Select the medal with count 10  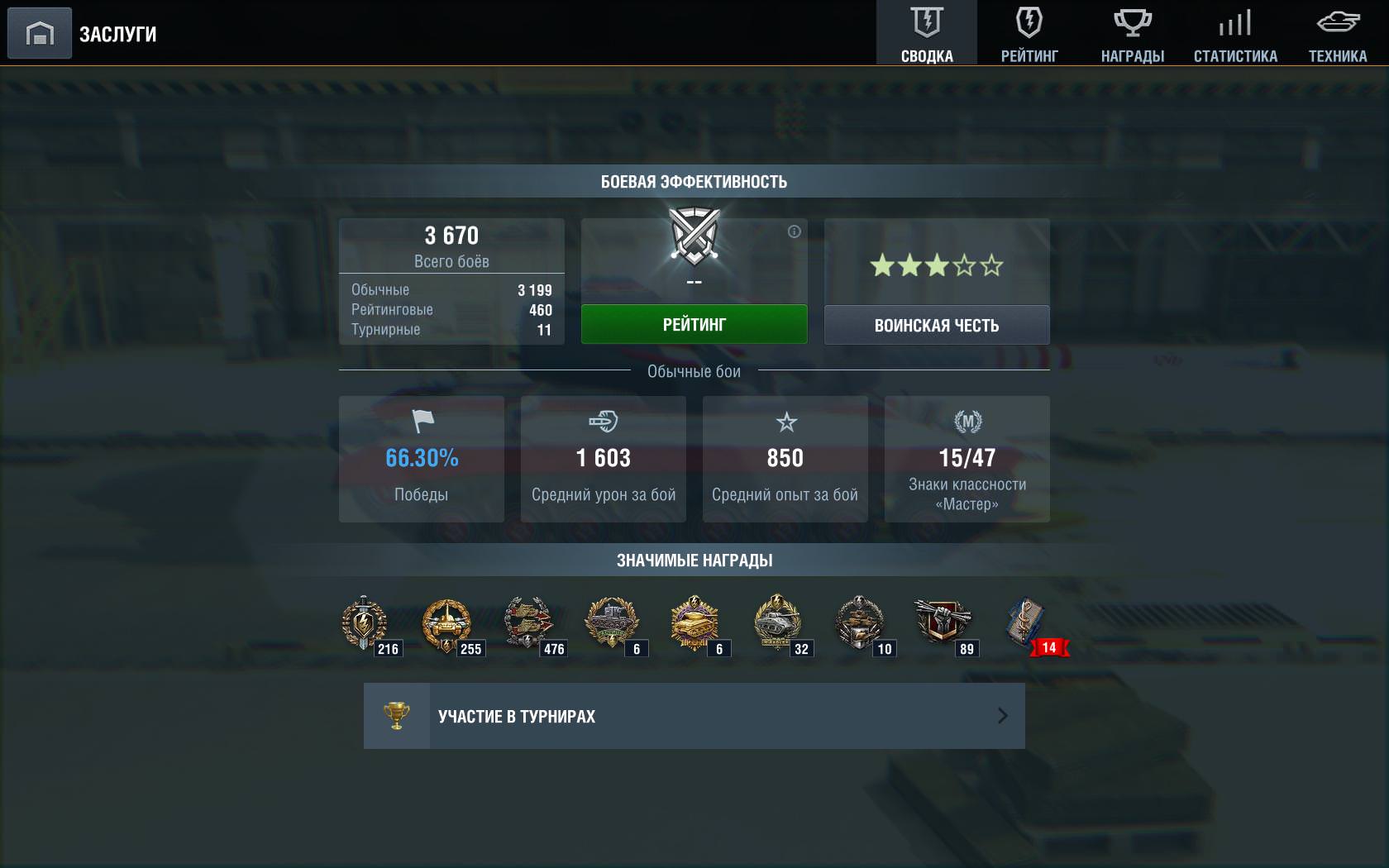point(861,624)
